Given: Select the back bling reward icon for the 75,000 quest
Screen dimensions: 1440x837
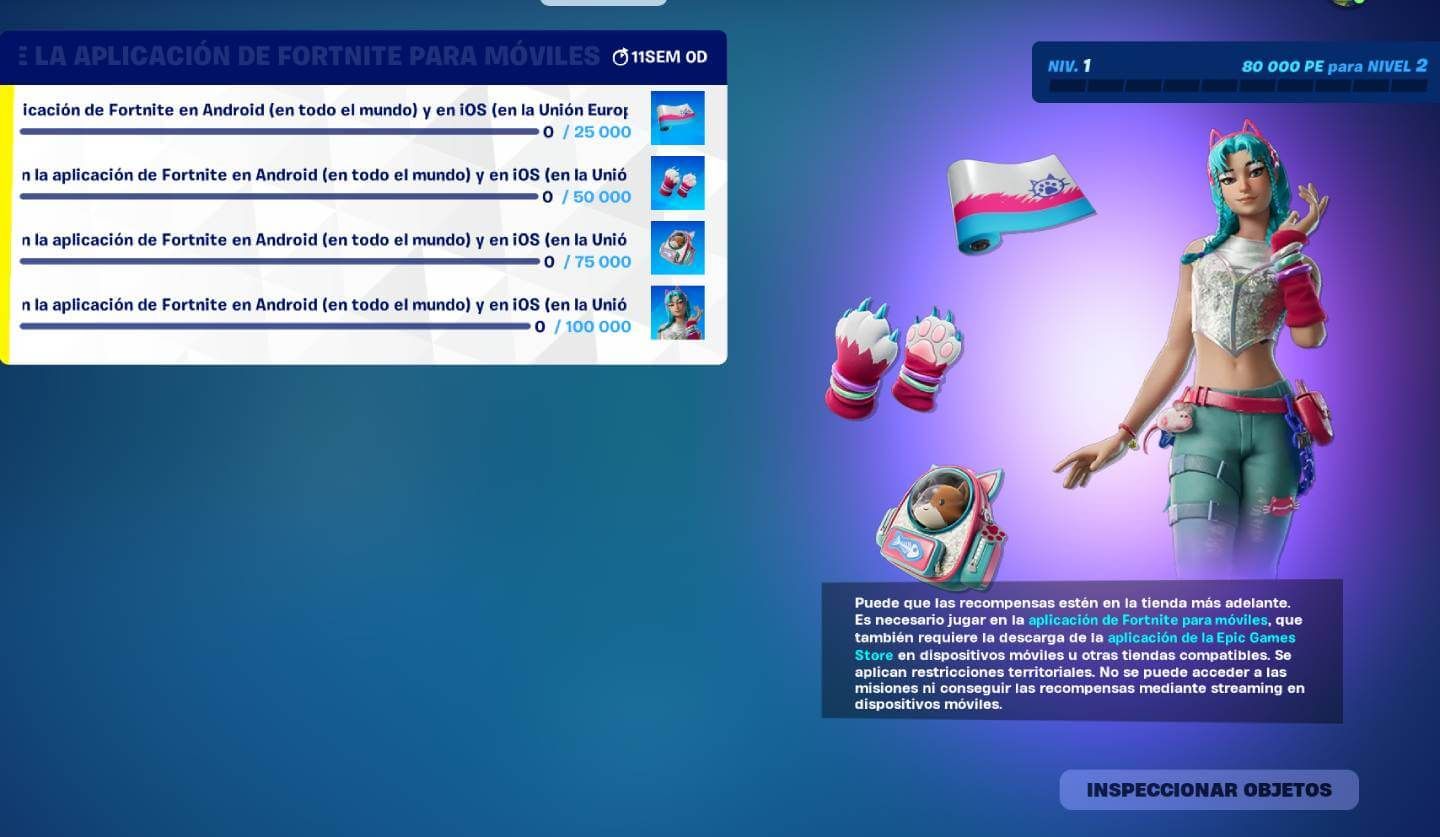Looking at the screenshot, I should pos(678,247).
